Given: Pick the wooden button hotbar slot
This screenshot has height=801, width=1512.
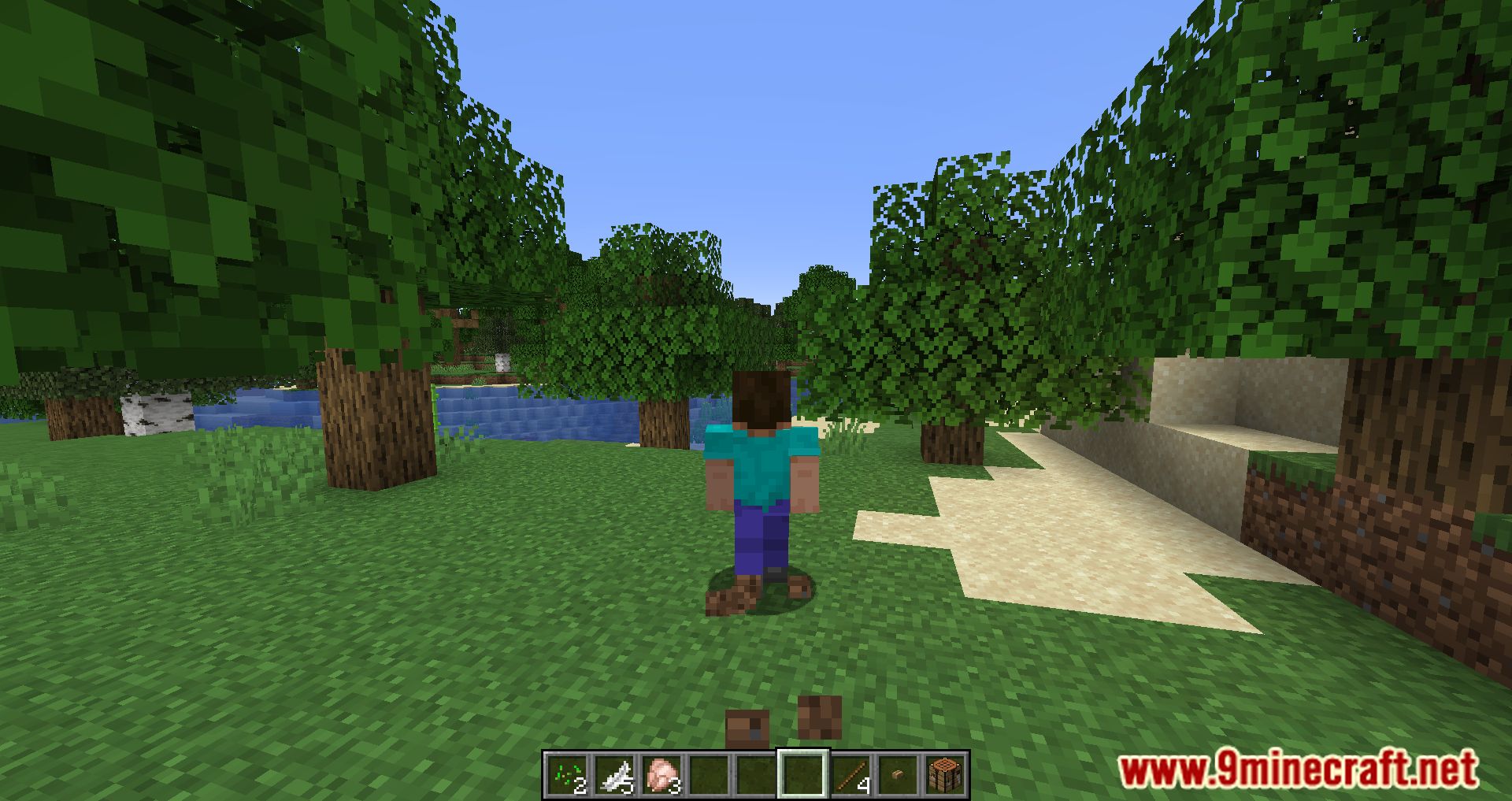Looking at the screenshot, I should [898, 774].
